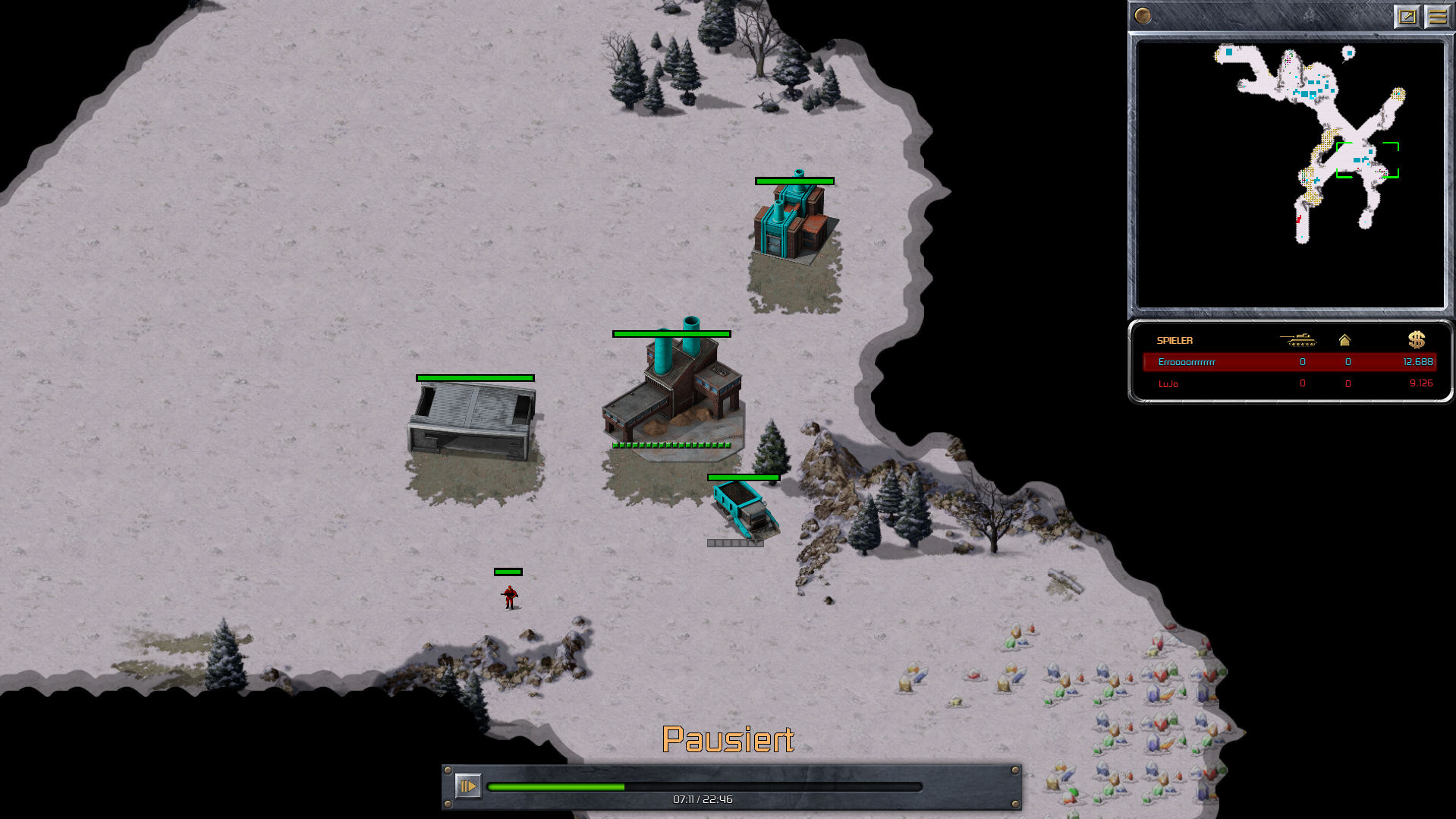The image size is (1456, 819).
Task: Open the menu with the three-lines button
Action: 1437,16
